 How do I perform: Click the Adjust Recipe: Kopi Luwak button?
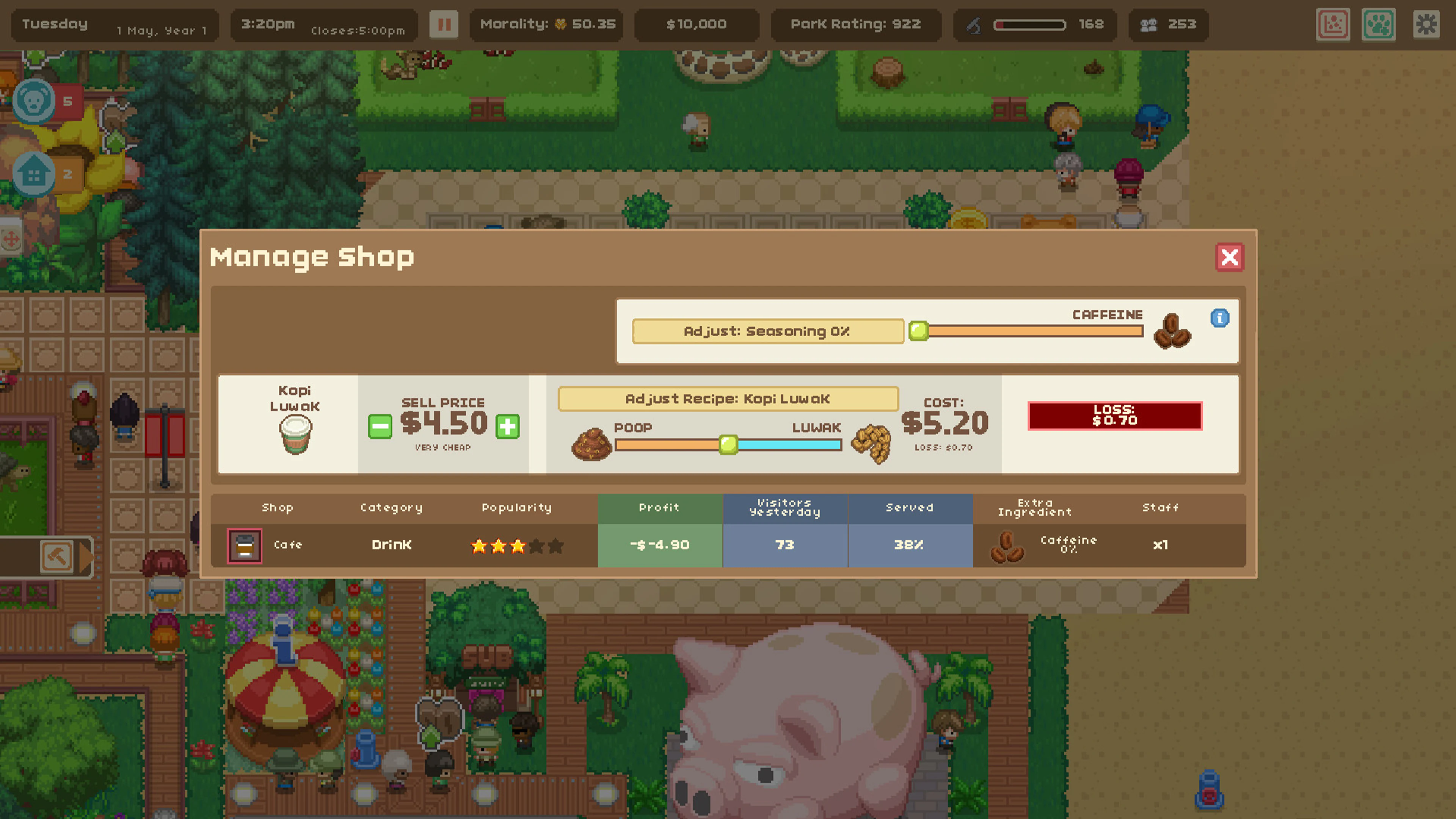click(x=728, y=399)
